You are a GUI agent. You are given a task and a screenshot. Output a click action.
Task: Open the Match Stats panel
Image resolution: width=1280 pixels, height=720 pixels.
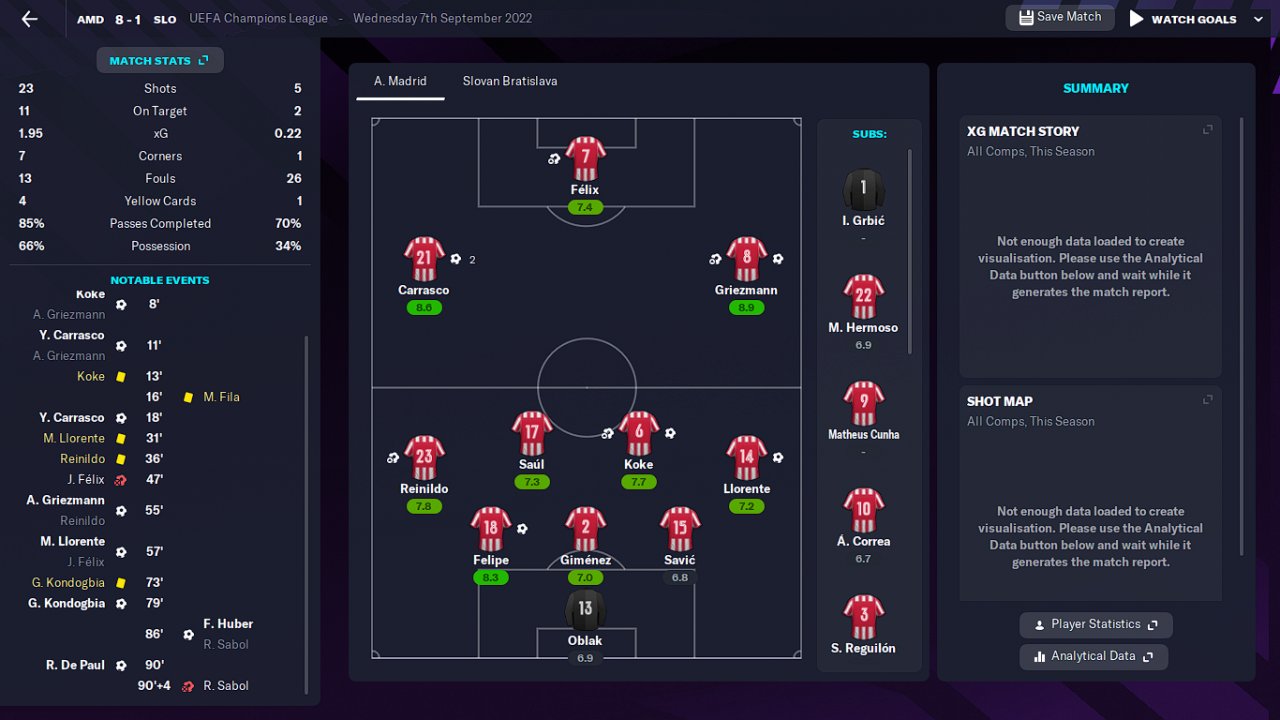pos(159,61)
